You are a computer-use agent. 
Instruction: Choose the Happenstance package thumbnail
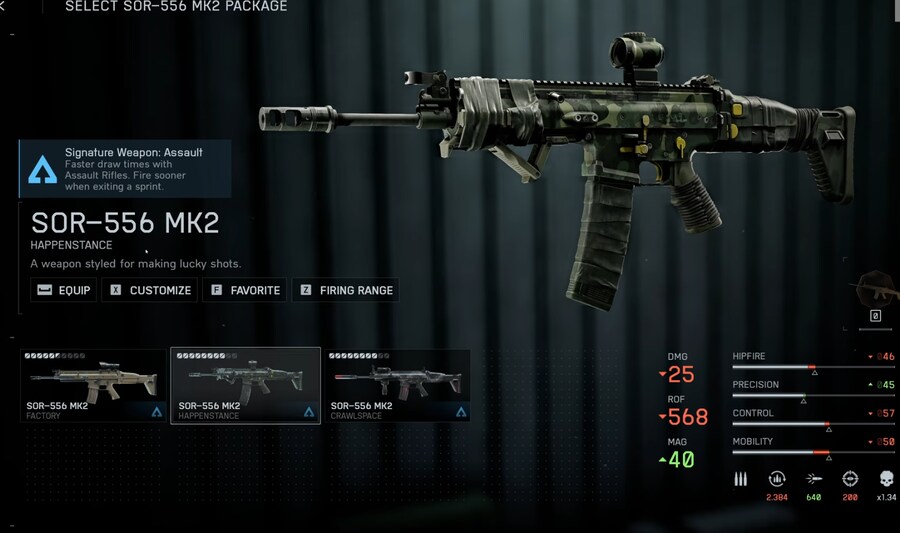click(245, 385)
